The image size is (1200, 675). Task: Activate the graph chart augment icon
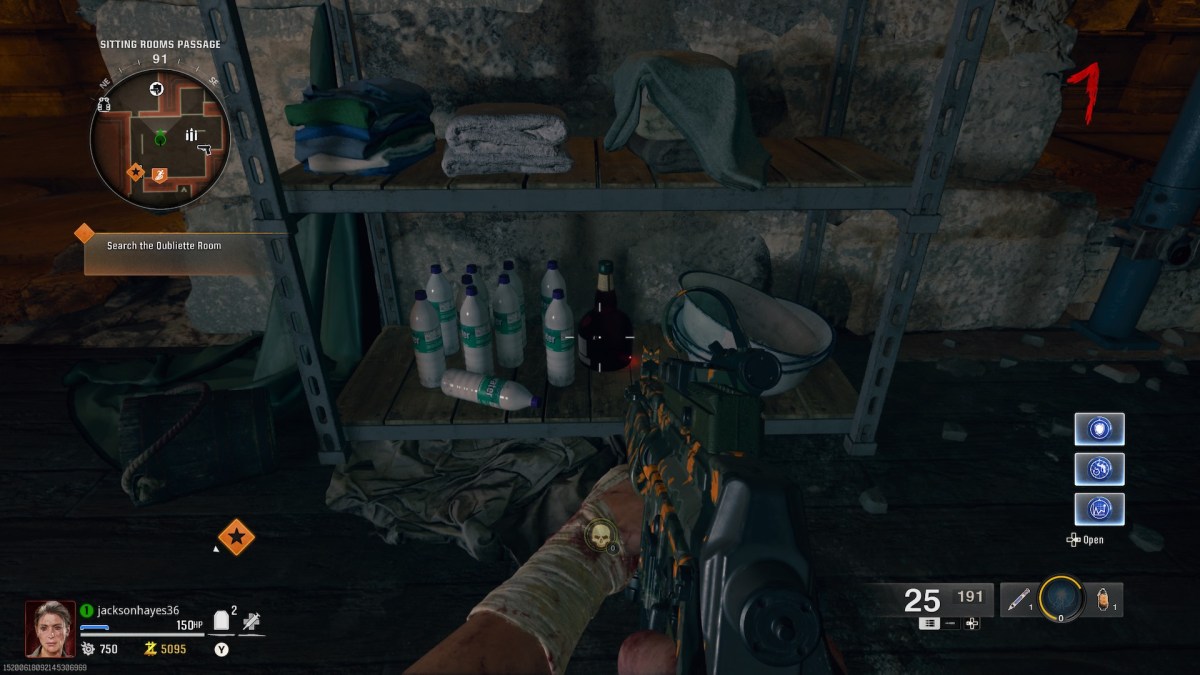pyautogui.click(x=1099, y=508)
